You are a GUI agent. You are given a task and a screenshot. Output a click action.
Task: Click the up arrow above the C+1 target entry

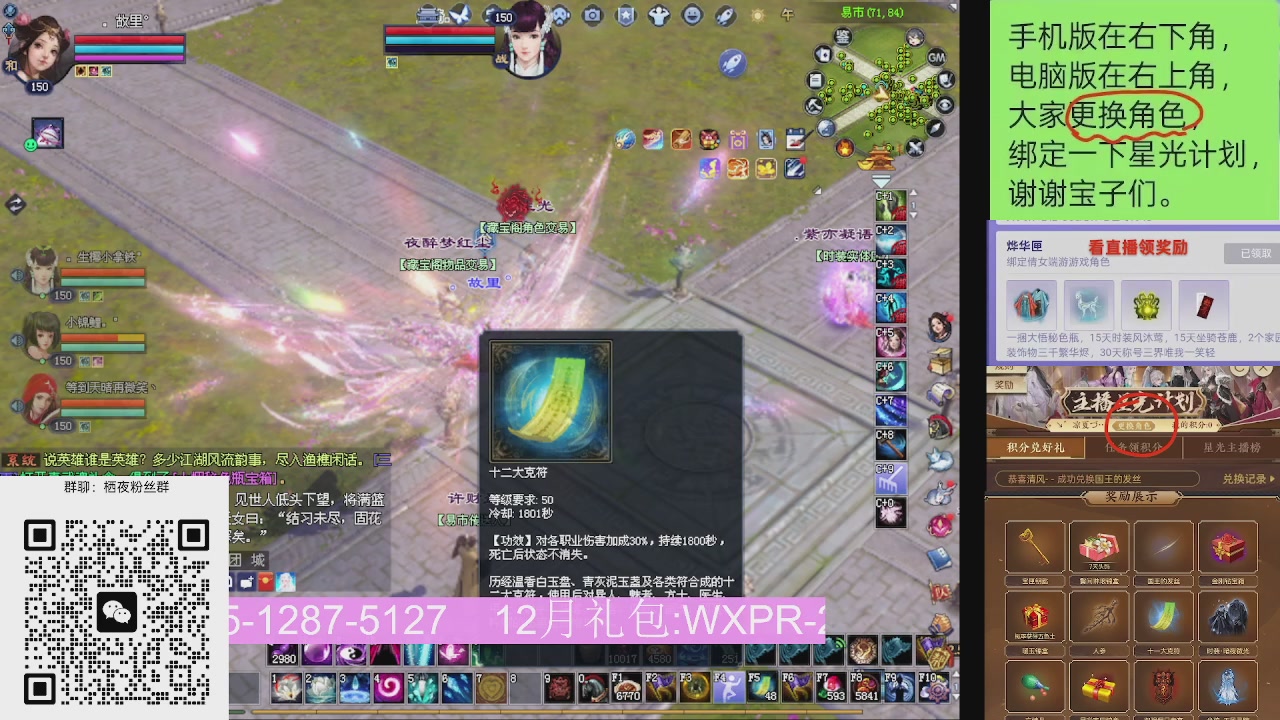coord(913,191)
